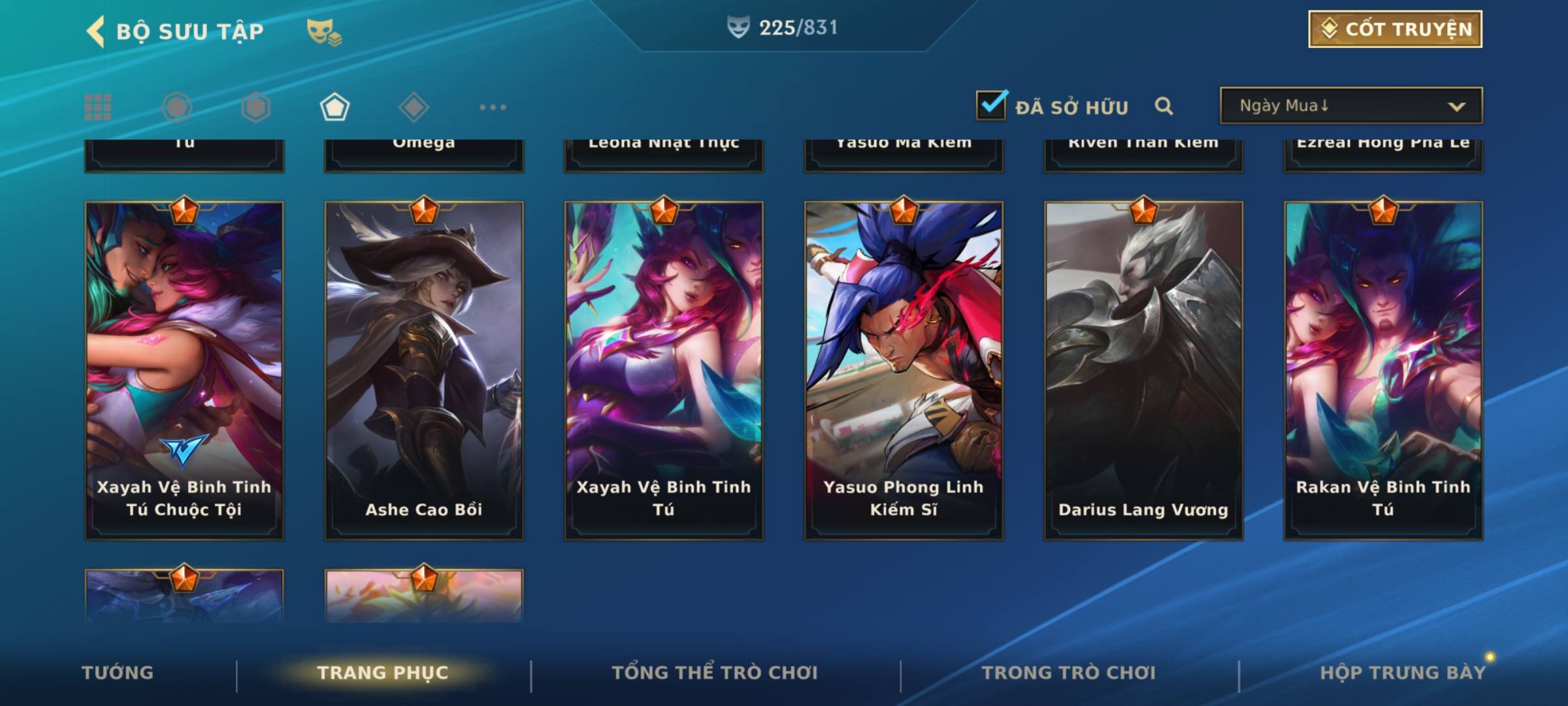Image resolution: width=1568 pixels, height=706 pixels.
Task: Select the Ashe Cao Bồi skin card
Action: [x=424, y=370]
